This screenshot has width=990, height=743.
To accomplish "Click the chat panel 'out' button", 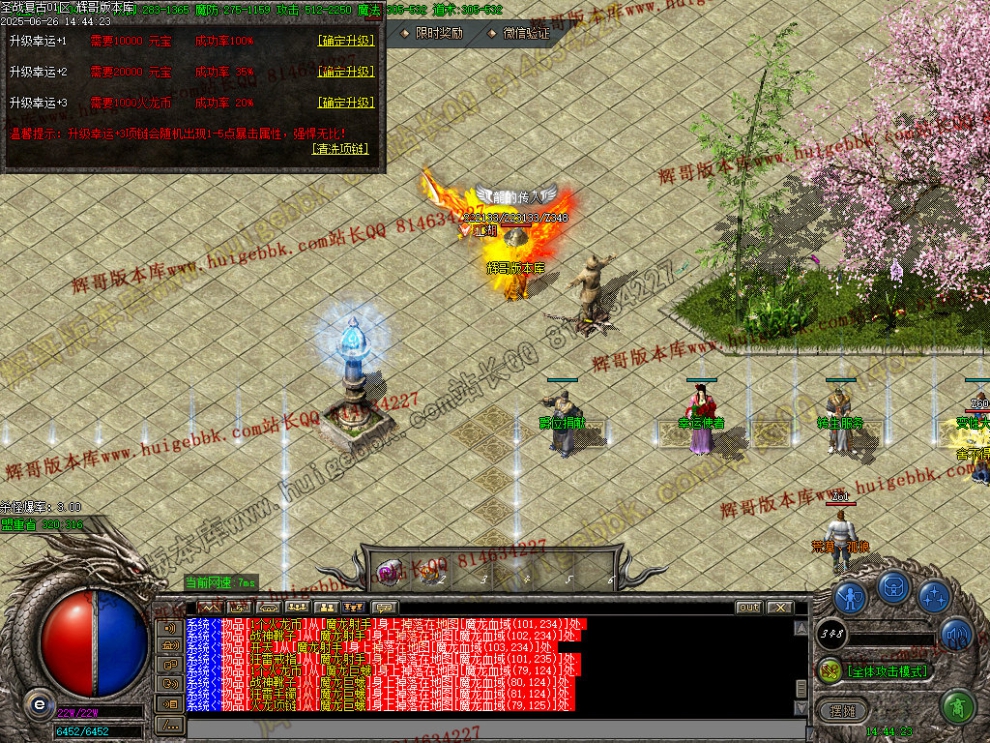I will tap(748, 607).
